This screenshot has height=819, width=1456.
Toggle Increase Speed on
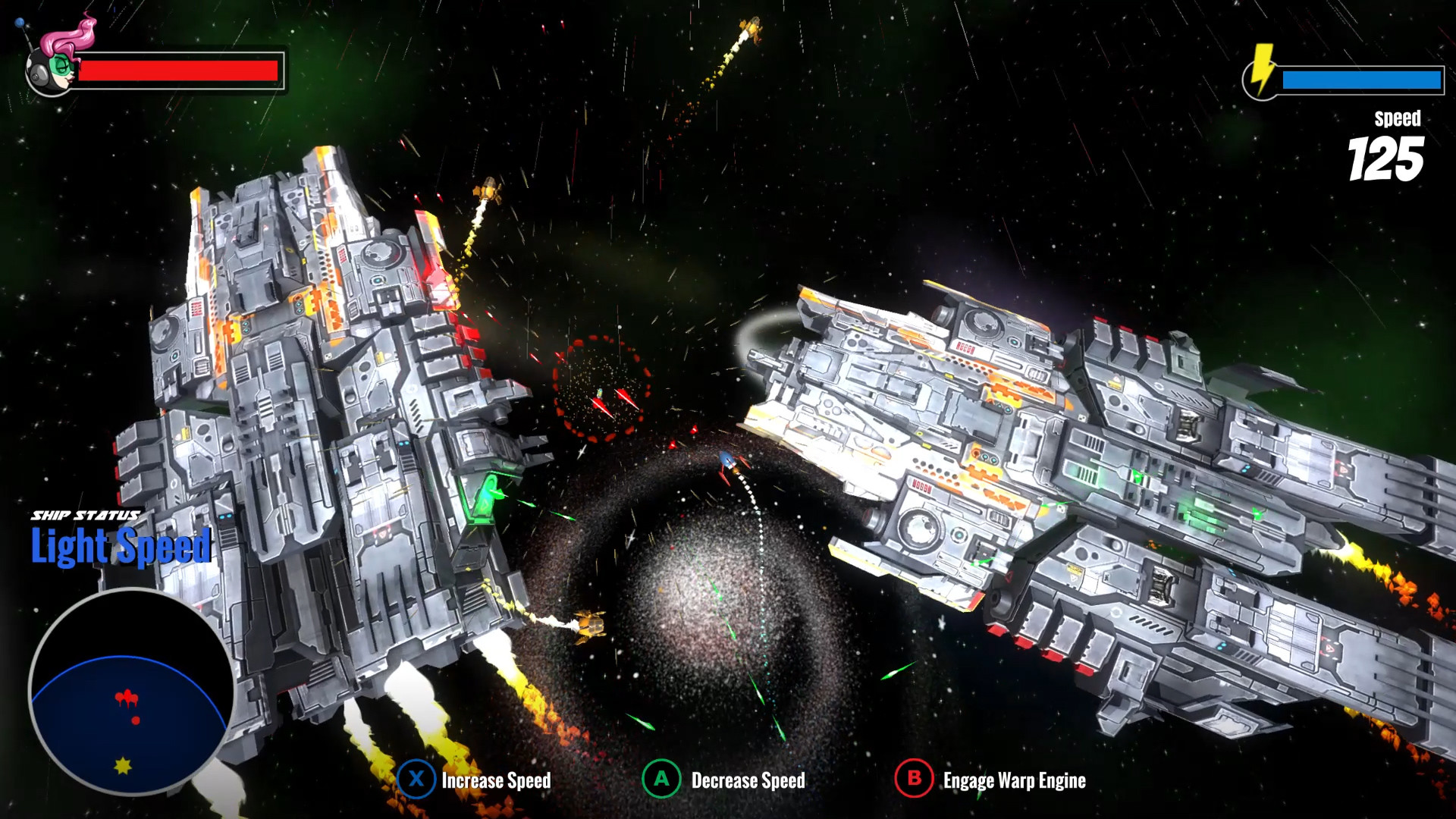[x=497, y=780]
